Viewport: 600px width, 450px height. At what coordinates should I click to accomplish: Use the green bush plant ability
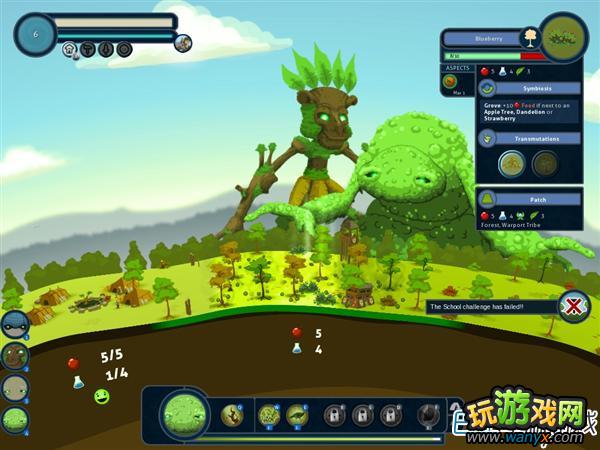(269, 413)
